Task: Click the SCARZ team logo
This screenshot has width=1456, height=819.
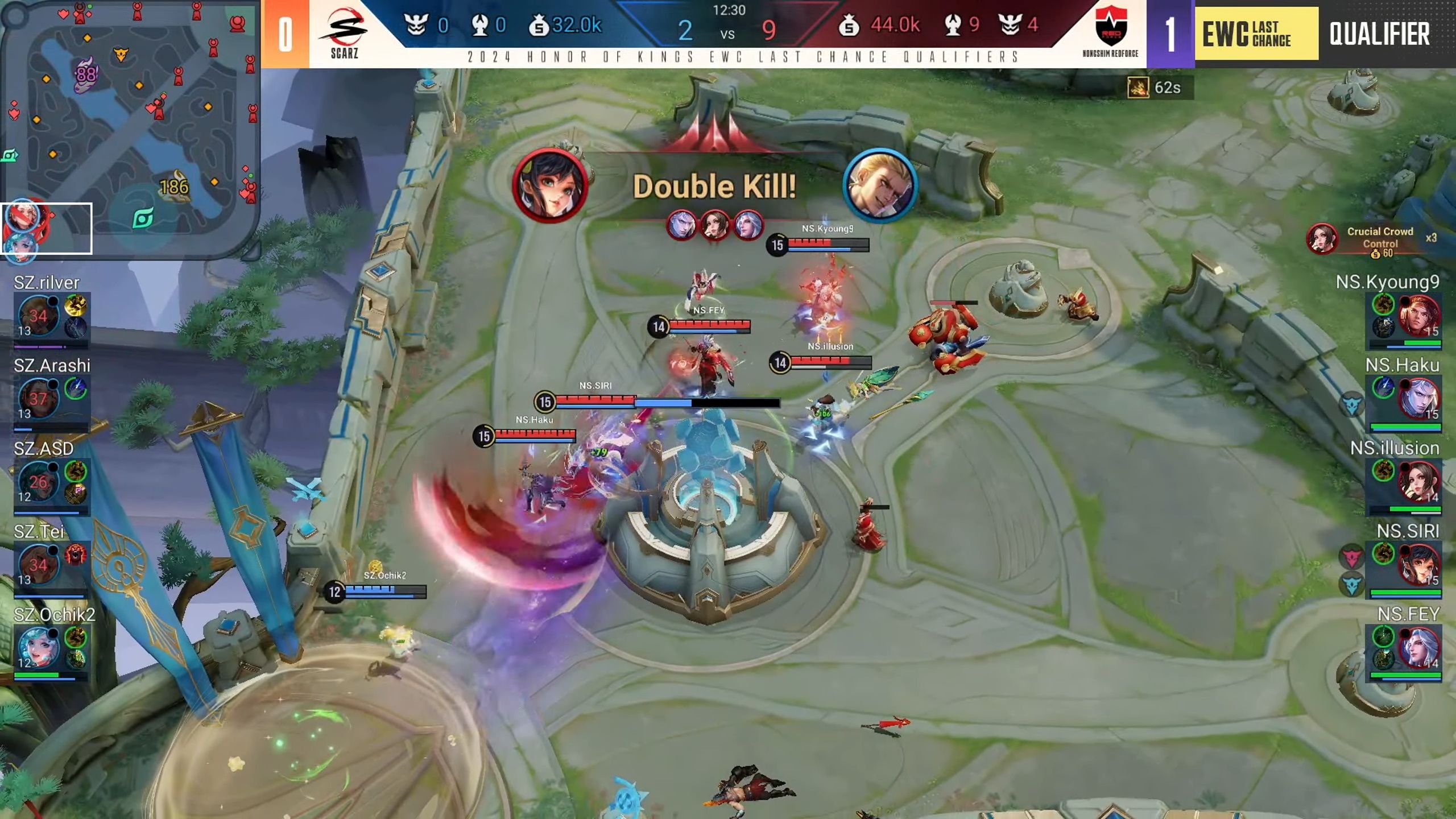Action: pyautogui.click(x=344, y=33)
